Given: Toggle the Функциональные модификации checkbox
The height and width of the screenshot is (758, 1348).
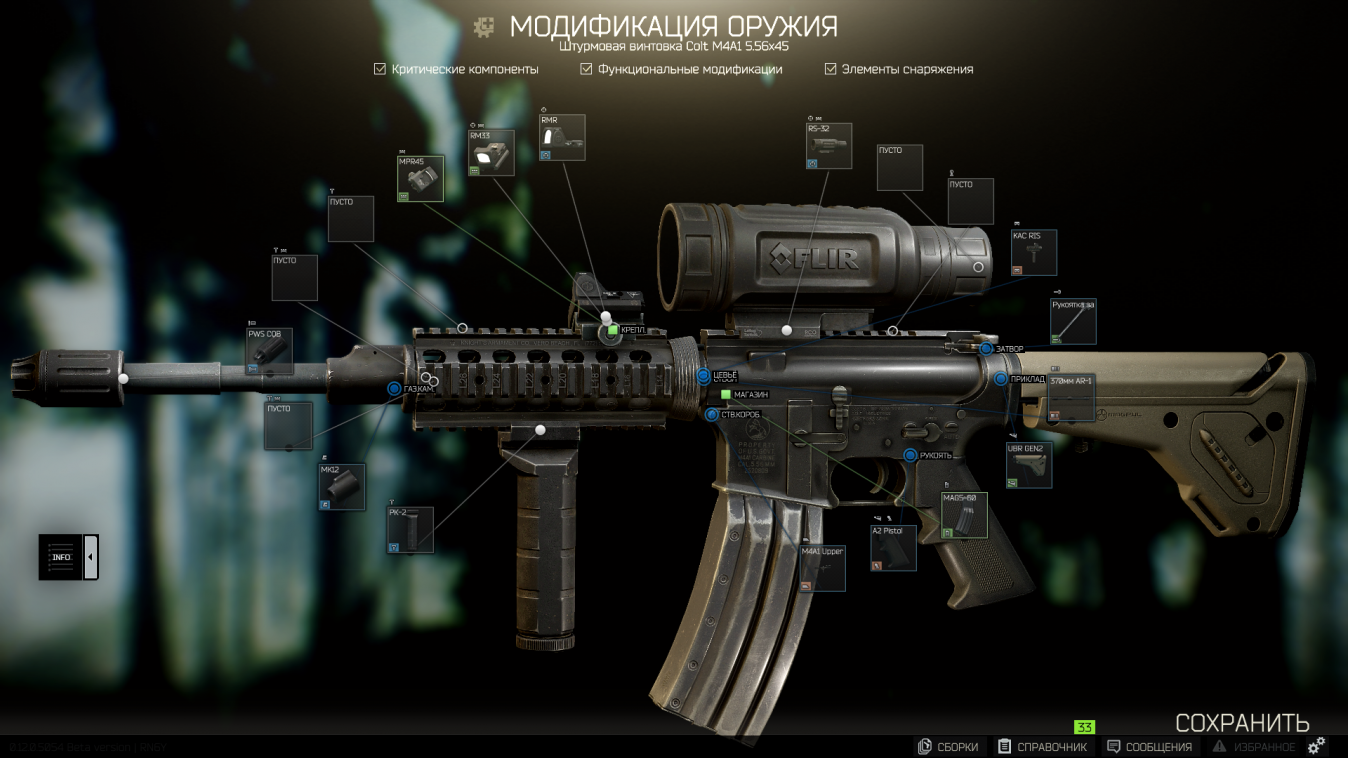Looking at the screenshot, I should click(587, 69).
